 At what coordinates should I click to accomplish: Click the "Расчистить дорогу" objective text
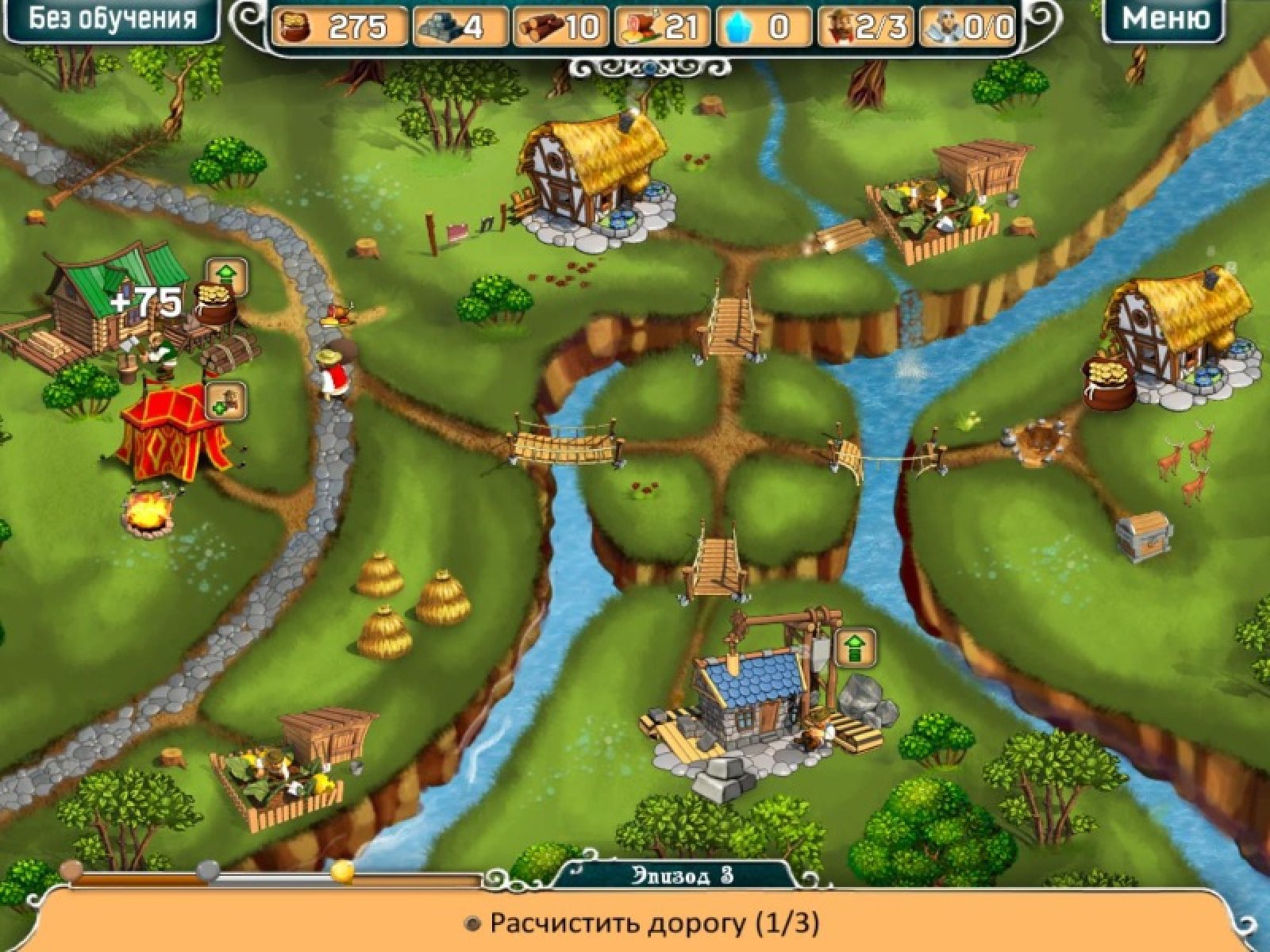654,923
